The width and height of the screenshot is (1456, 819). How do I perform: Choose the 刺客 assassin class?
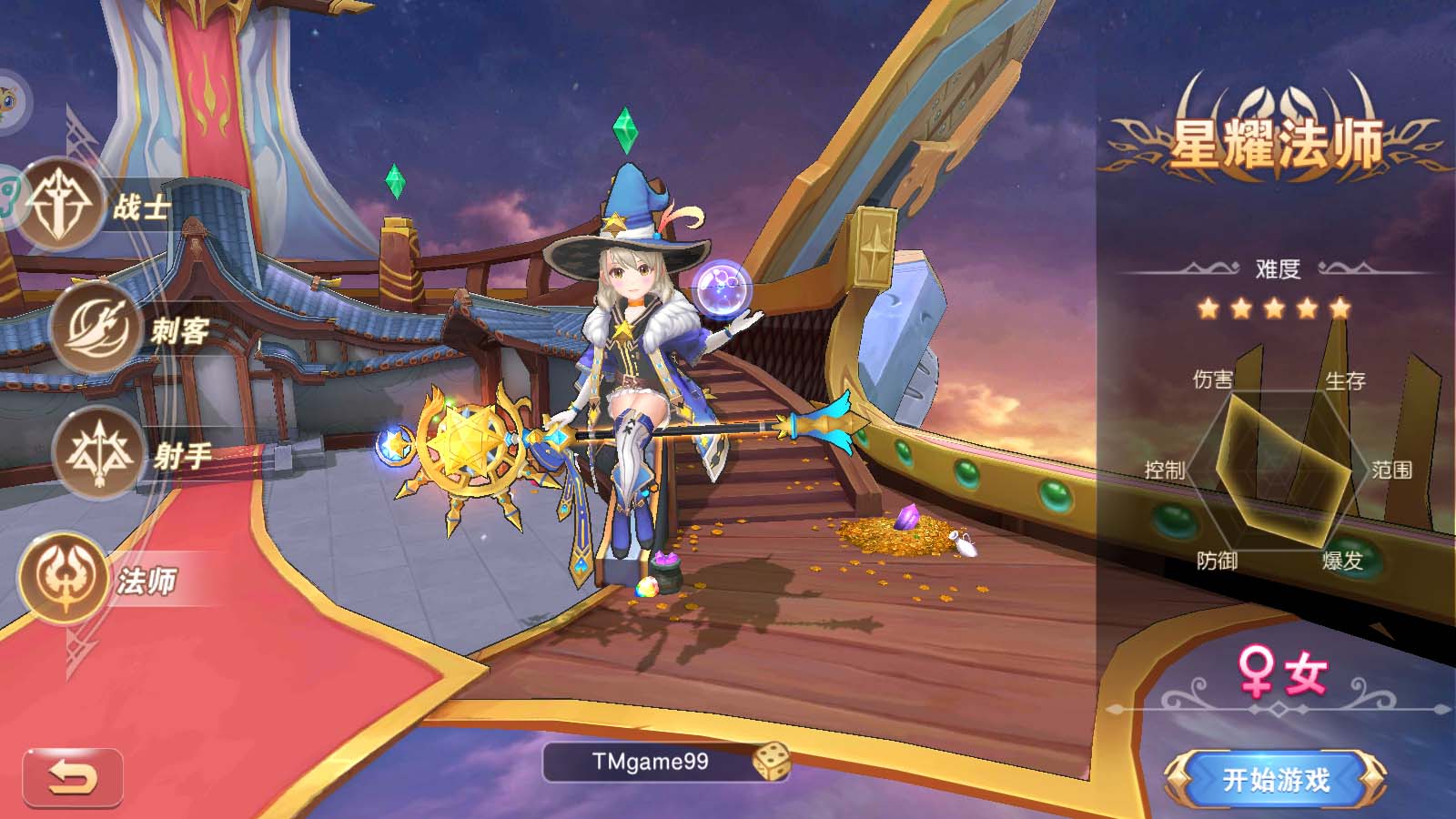pyautogui.click(x=96, y=329)
